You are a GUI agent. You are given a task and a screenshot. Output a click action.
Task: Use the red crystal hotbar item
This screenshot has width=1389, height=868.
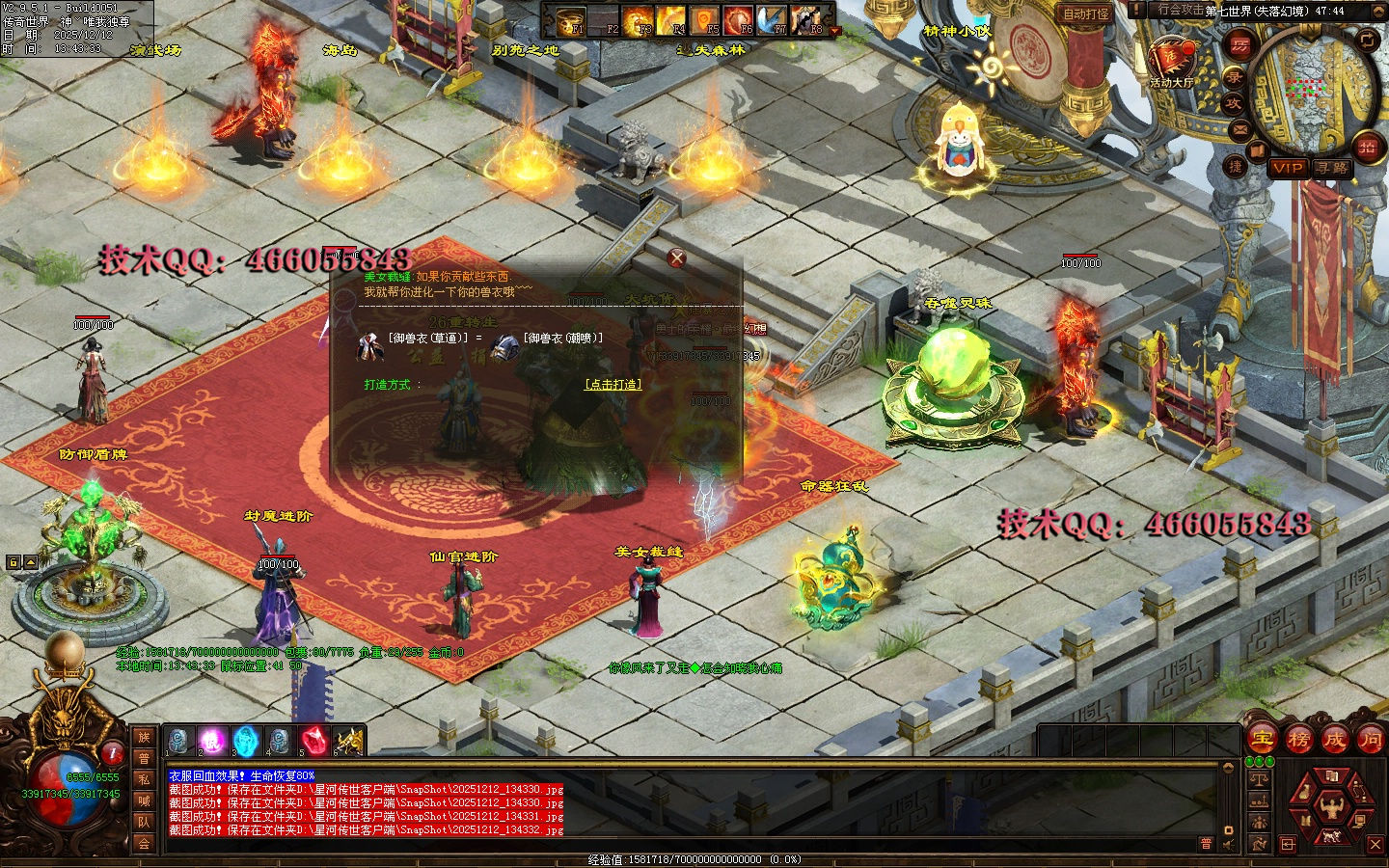coord(314,741)
